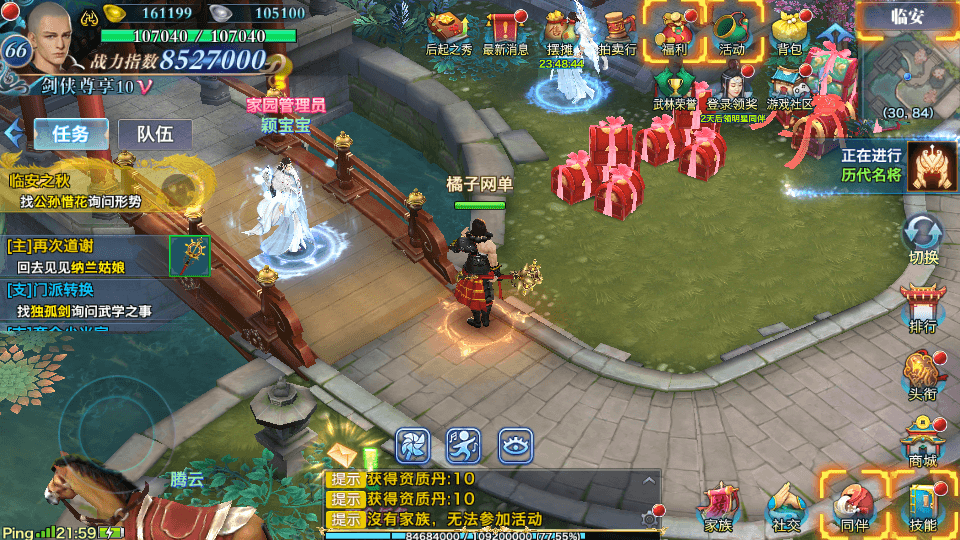
Task: Tap the 切换 switch button
Action: [x=923, y=240]
